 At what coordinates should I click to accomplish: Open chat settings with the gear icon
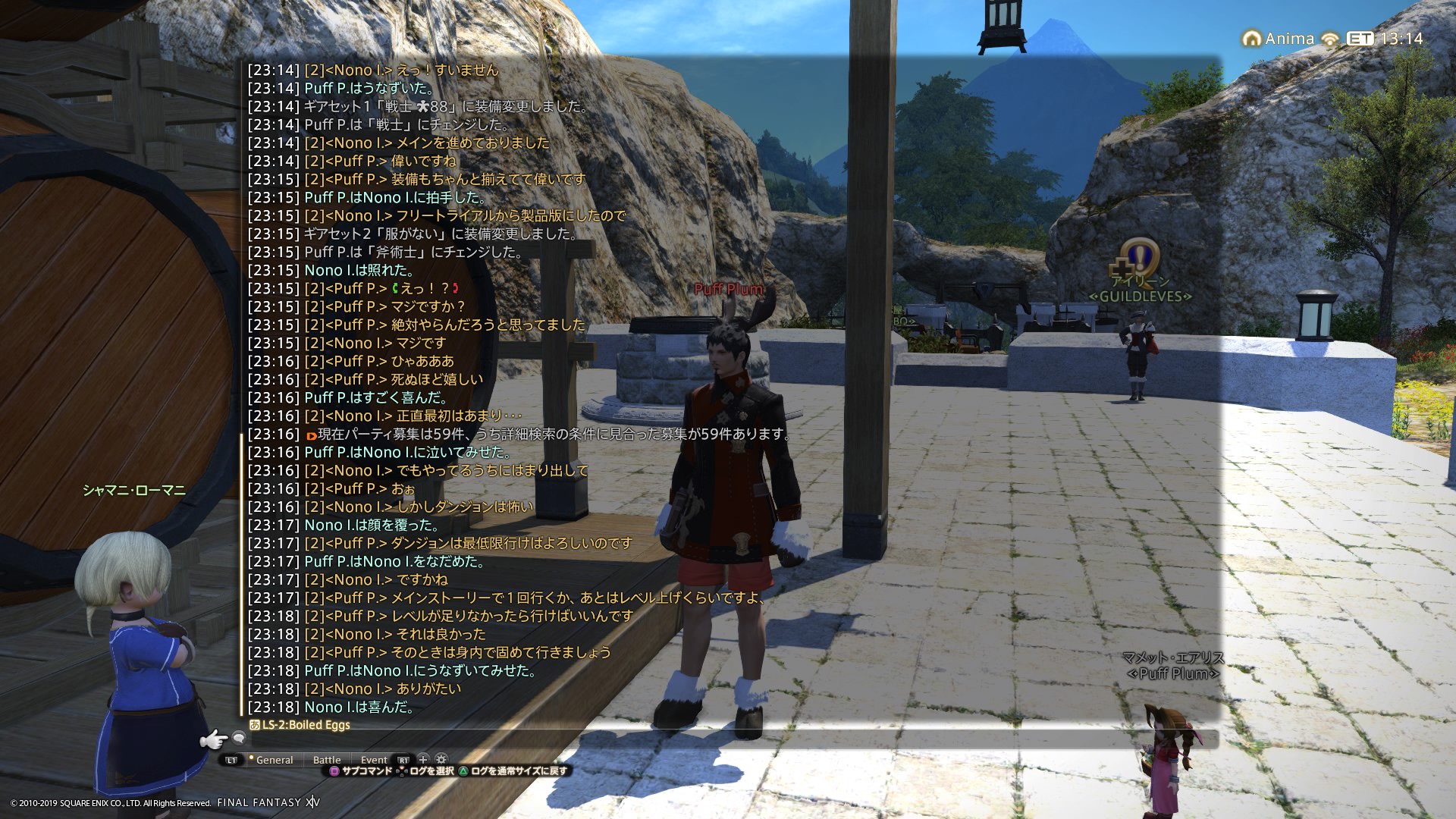tap(441, 760)
